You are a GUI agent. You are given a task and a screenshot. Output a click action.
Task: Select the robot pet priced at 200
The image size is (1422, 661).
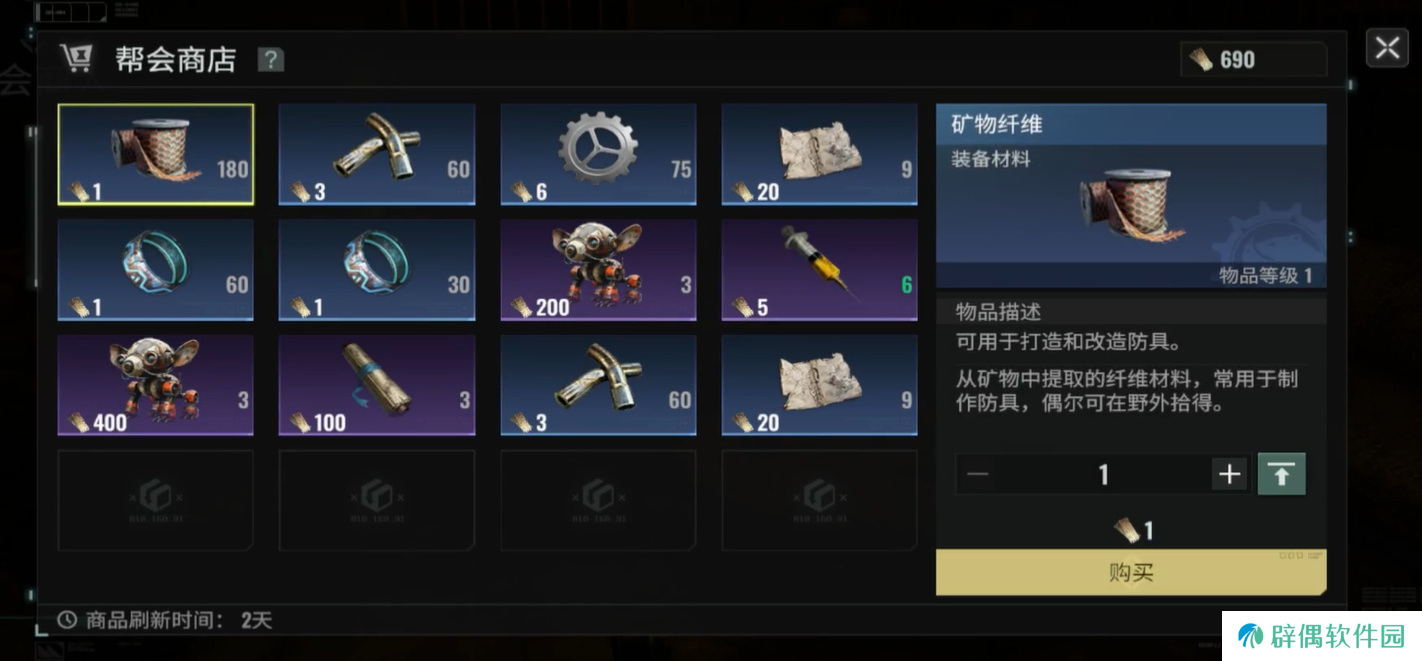click(x=598, y=270)
